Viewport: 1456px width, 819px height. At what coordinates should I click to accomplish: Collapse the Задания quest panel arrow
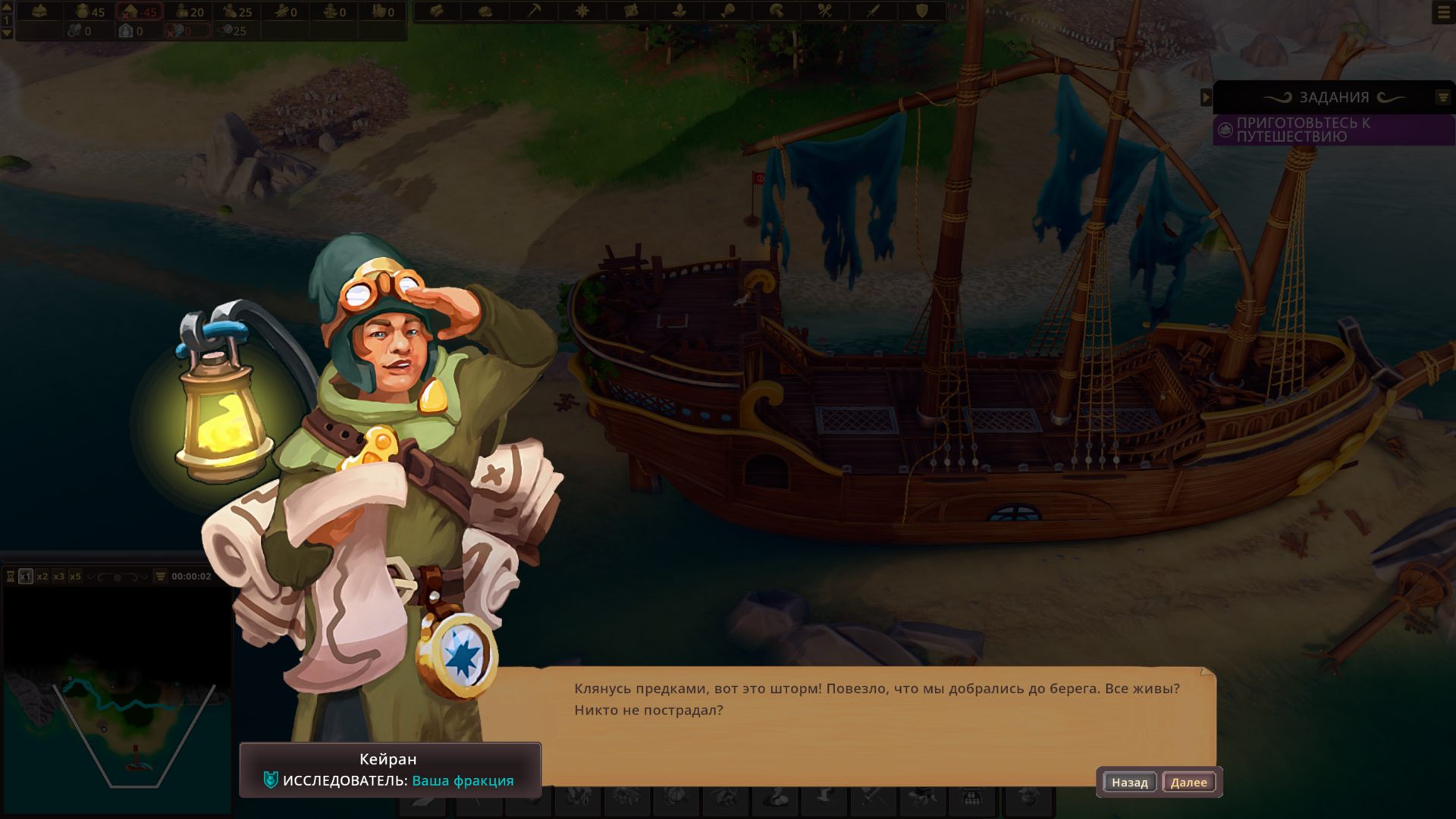point(1206,97)
